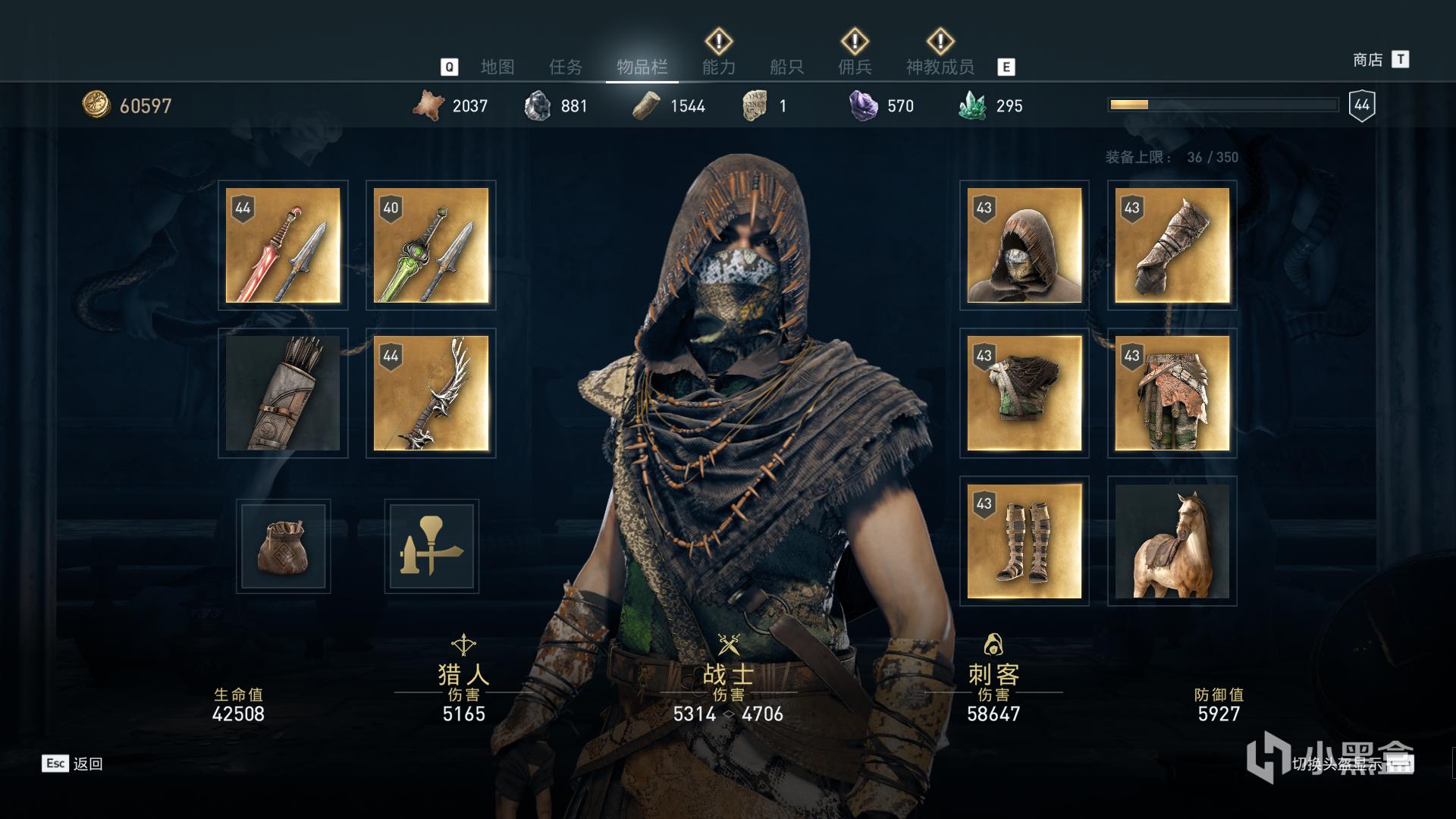Select the 物品栏 tab
Viewport: 1456px width, 819px height.
(642, 67)
